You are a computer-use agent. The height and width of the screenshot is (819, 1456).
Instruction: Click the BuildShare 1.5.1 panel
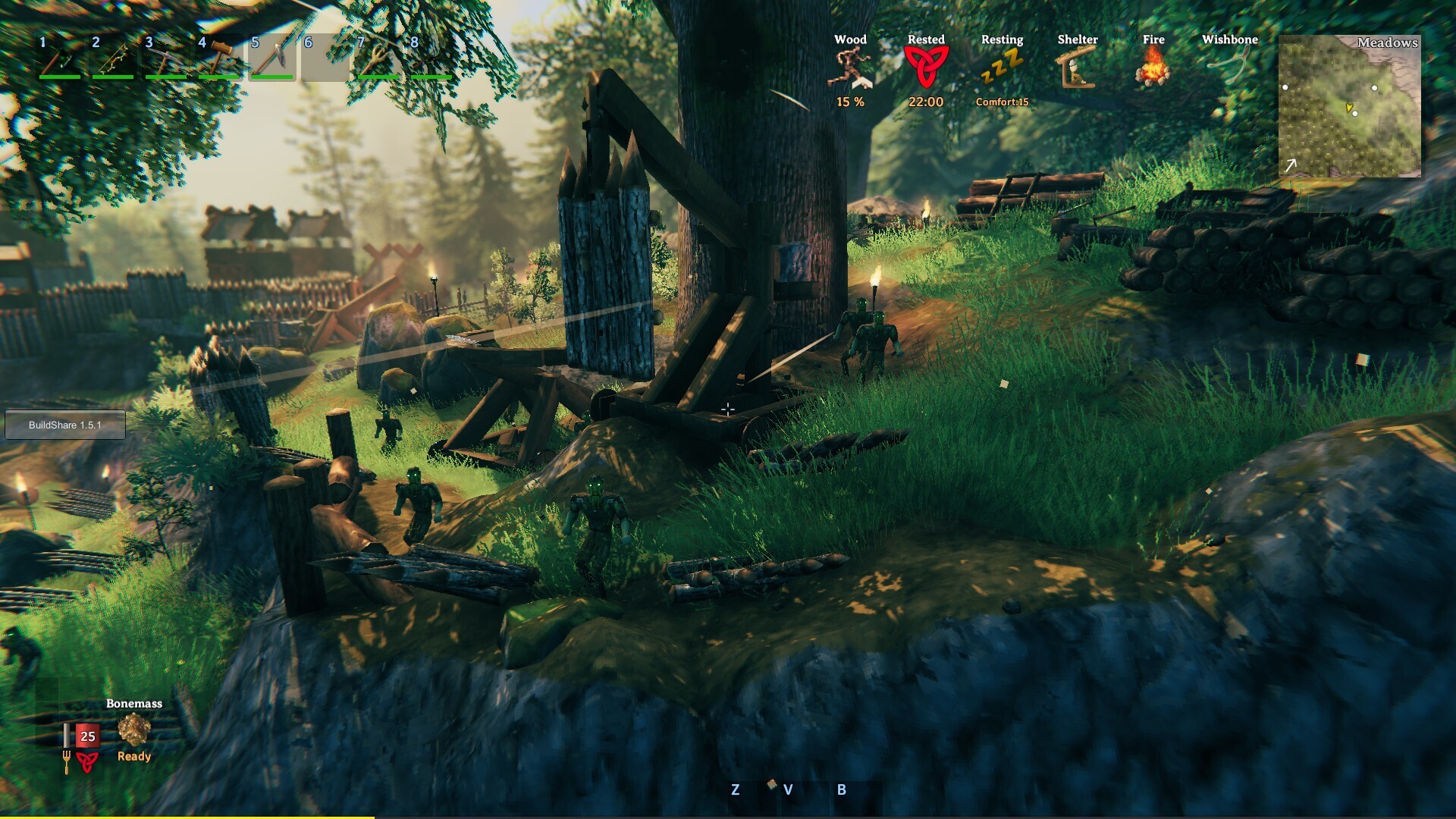pos(64,425)
